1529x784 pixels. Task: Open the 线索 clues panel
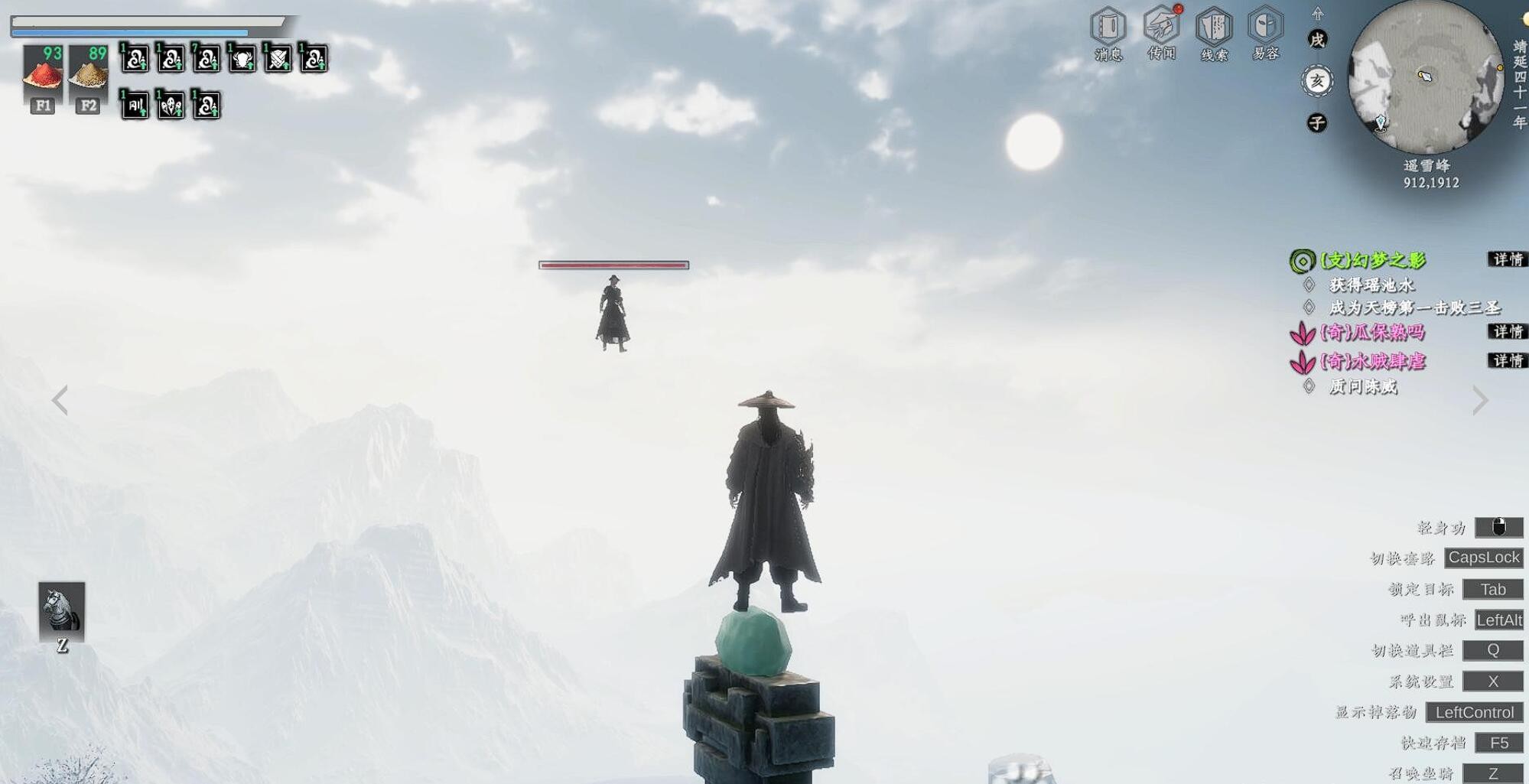pyautogui.click(x=1214, y=32)
